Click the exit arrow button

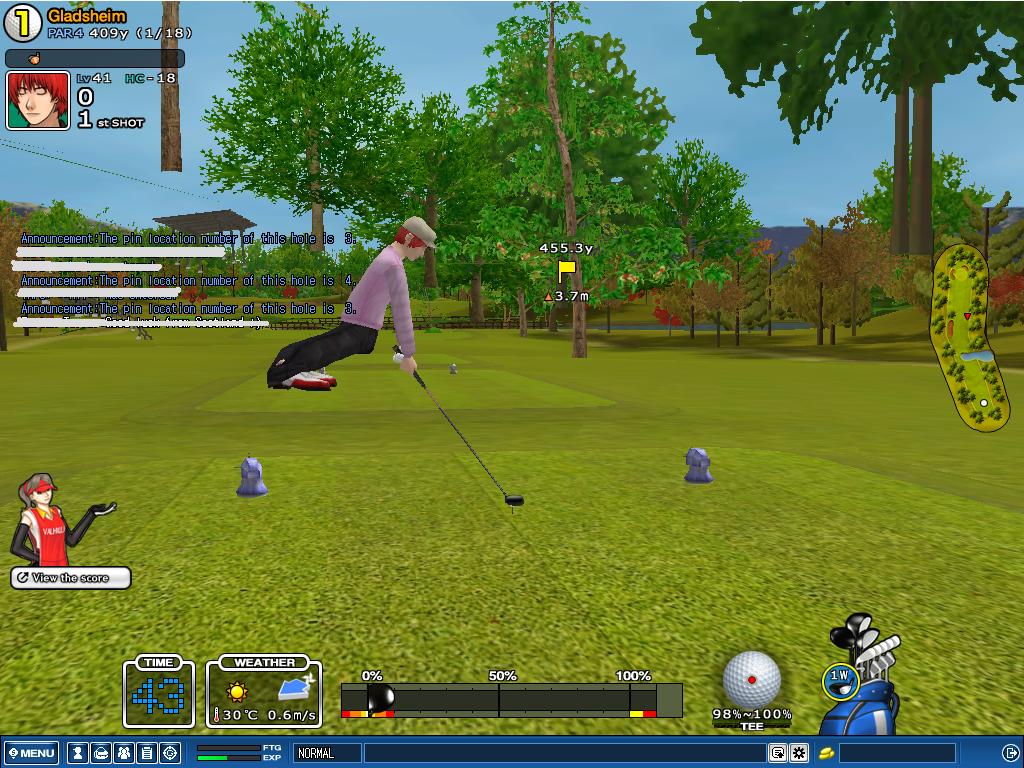point(1010,753)
